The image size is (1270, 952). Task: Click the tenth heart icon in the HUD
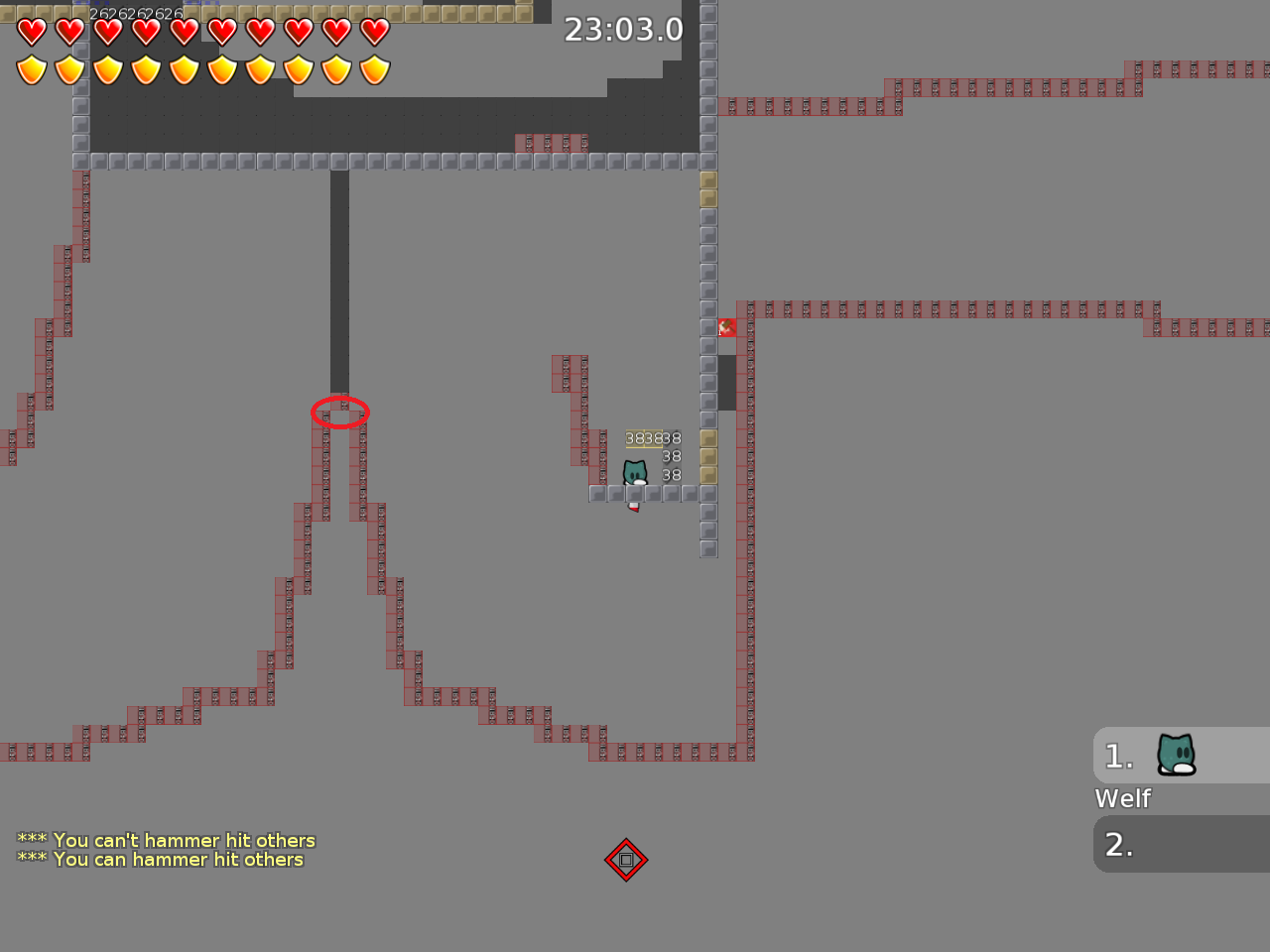pos(373,31)
